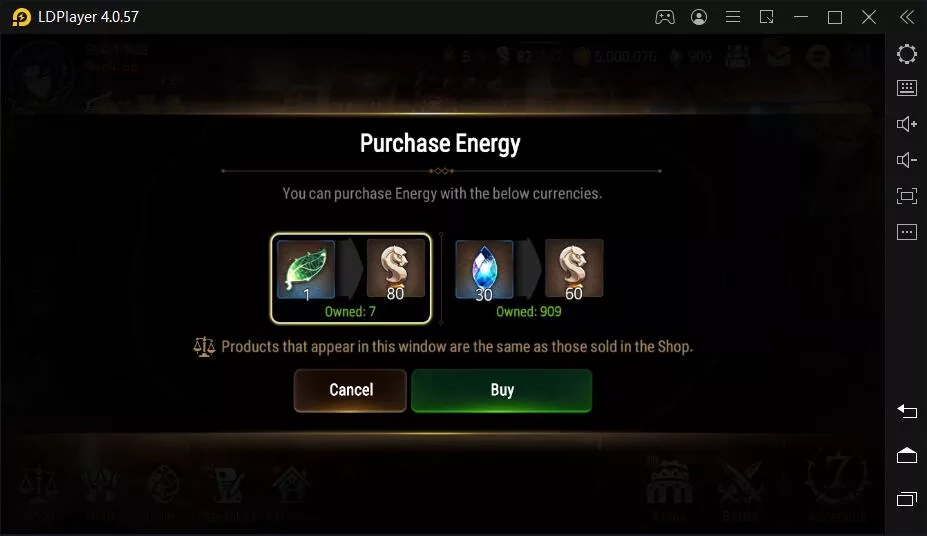Close the LDPlayer window
Image resolution: width=927 pixels, height=536 pixels.
point(869,17)
